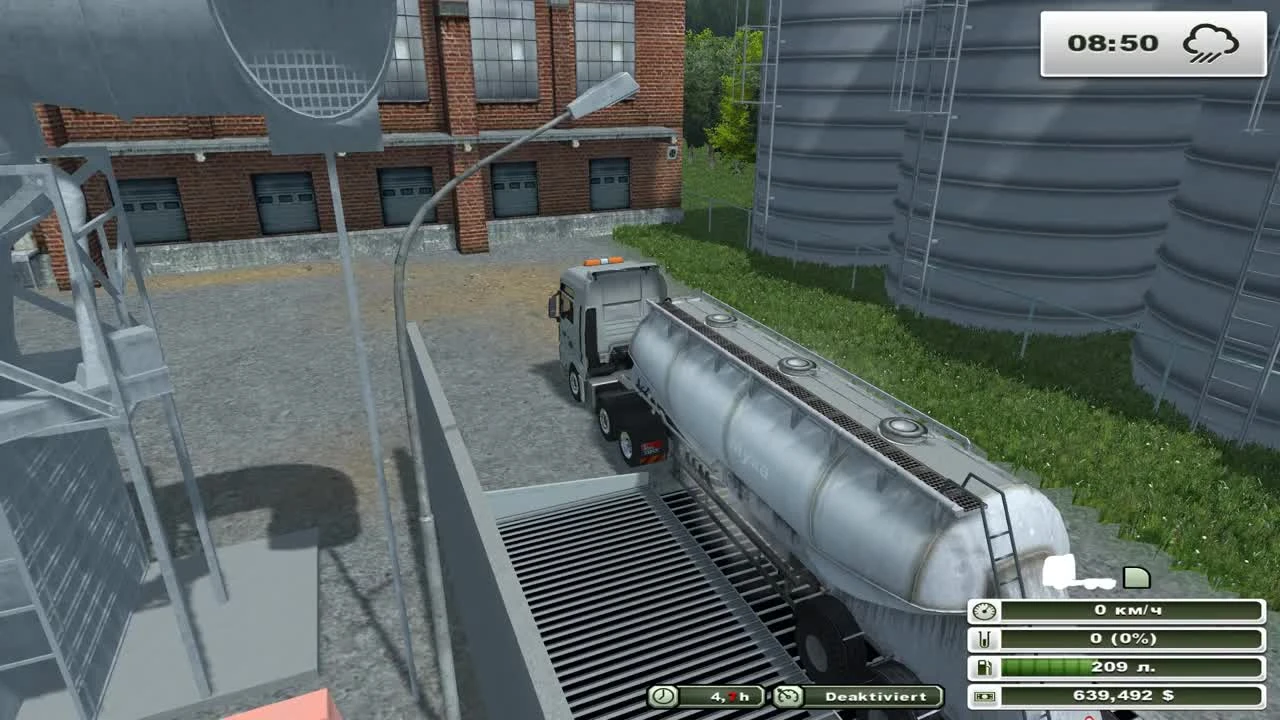Click the 08:50 clock display
This screenshot has height=720, width=1280.
tap(1113, 43)
